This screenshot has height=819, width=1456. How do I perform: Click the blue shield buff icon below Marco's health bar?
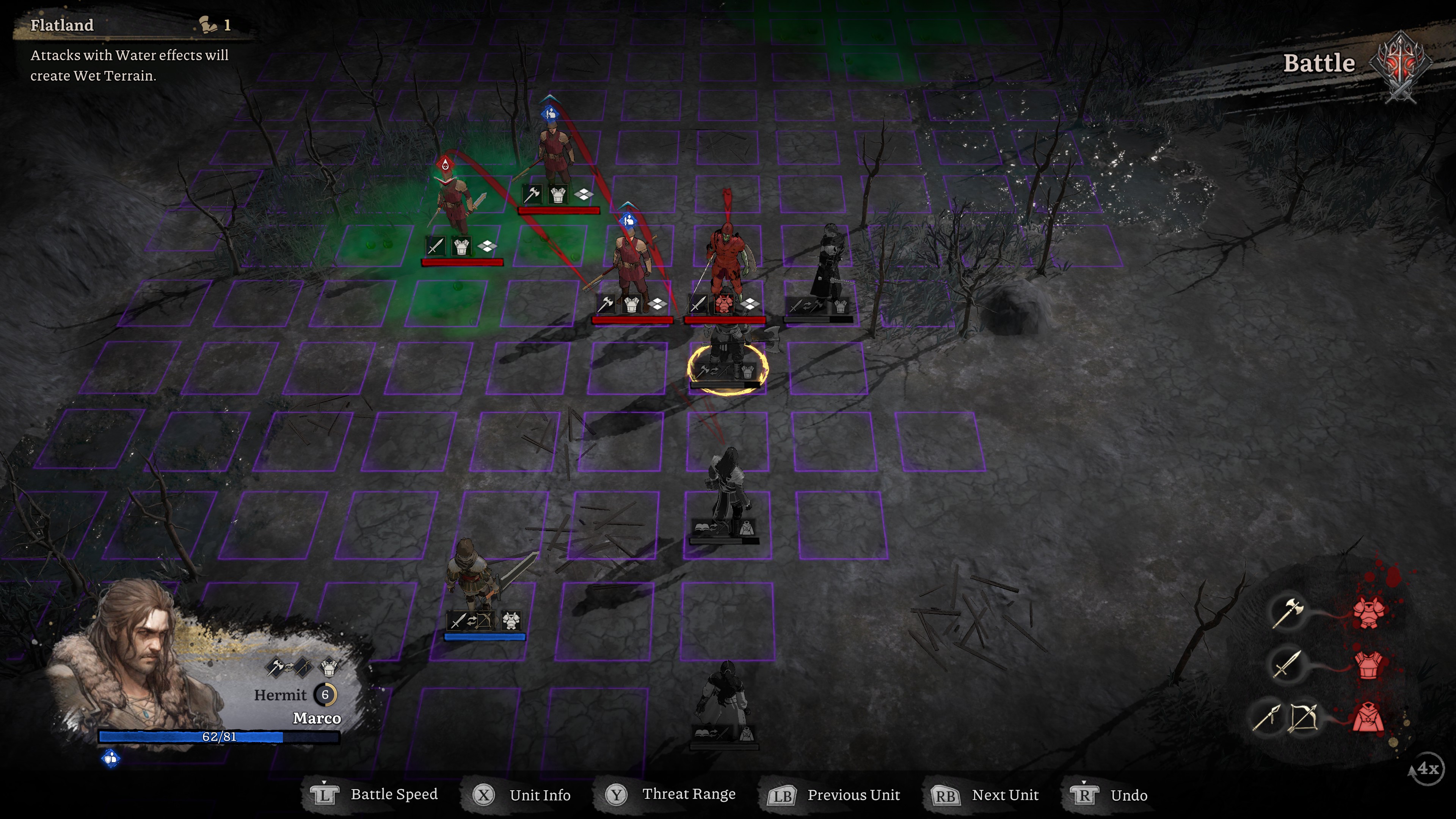tap(111, 758)
